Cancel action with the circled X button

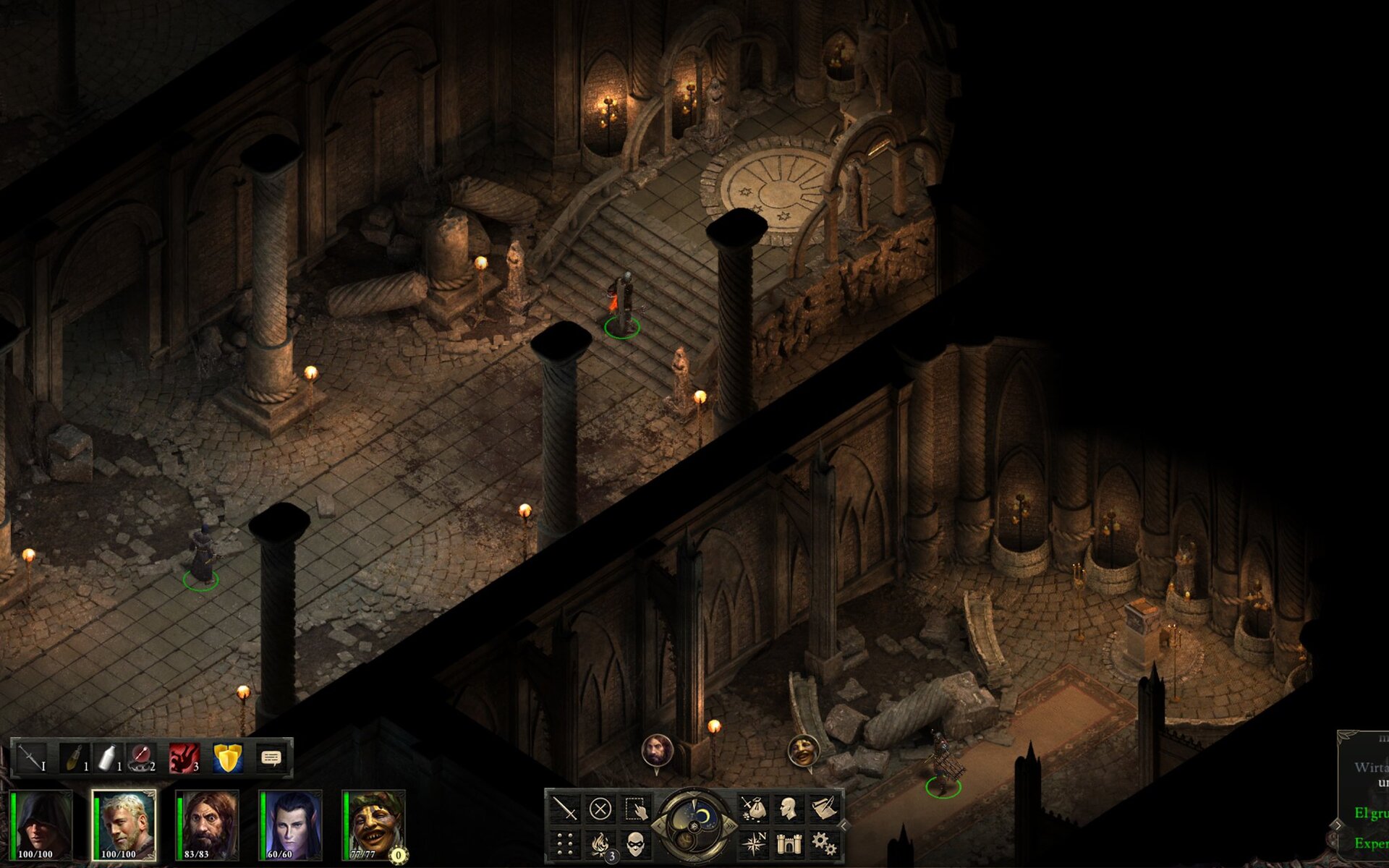600,808
